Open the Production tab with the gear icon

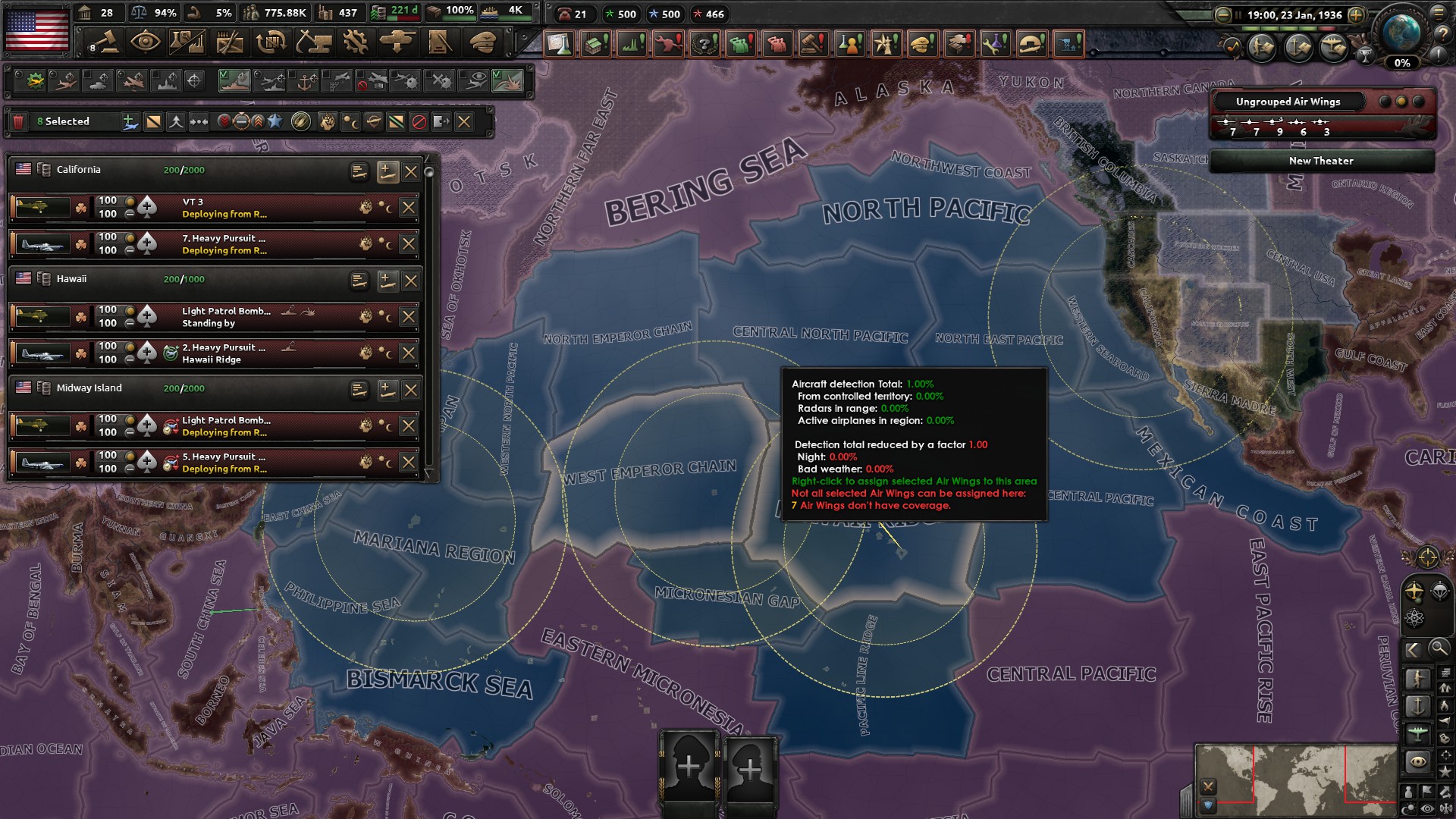click(x=354, y=43)
